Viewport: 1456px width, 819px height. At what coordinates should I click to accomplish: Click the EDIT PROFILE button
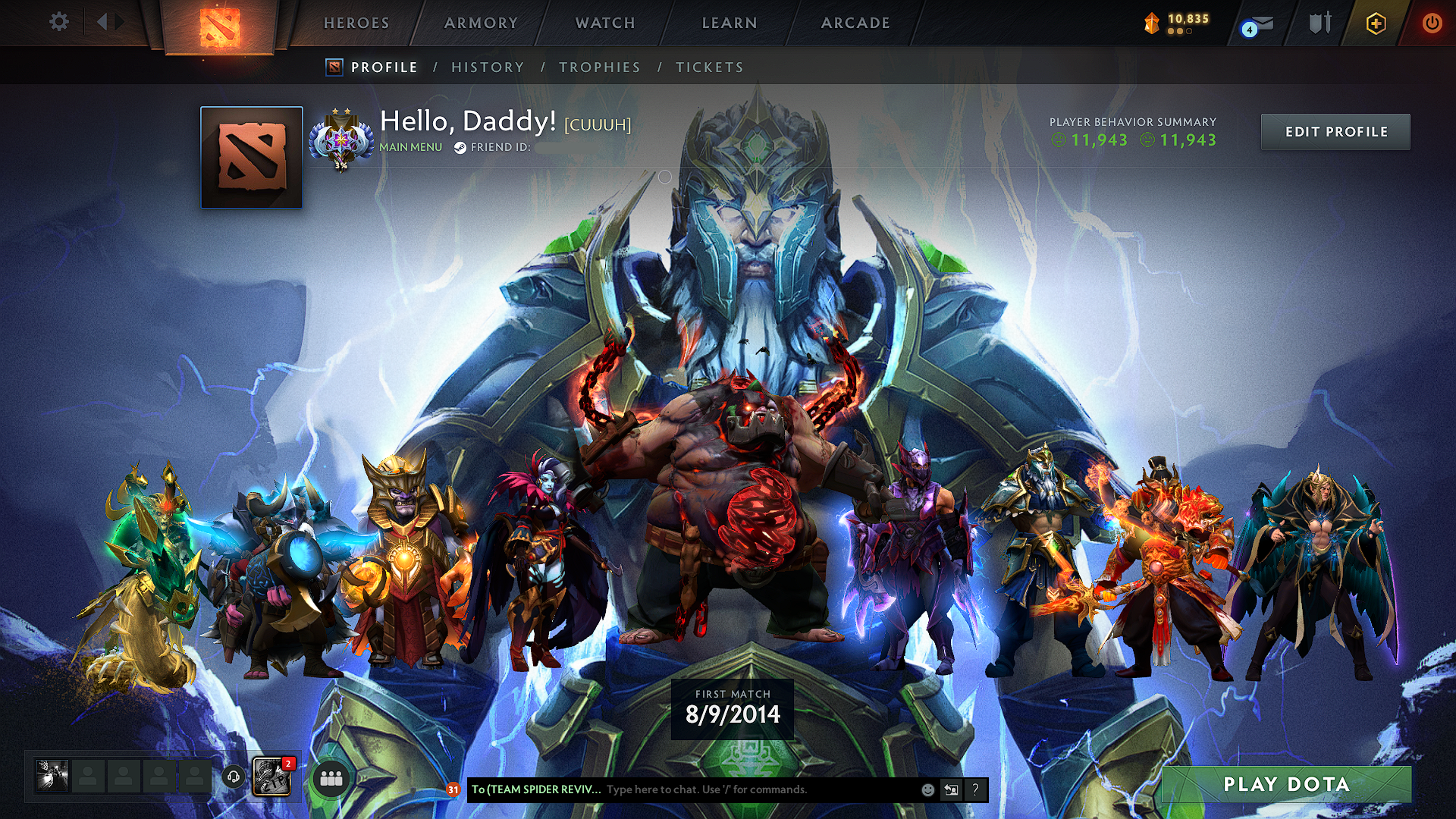[1335, 131]
